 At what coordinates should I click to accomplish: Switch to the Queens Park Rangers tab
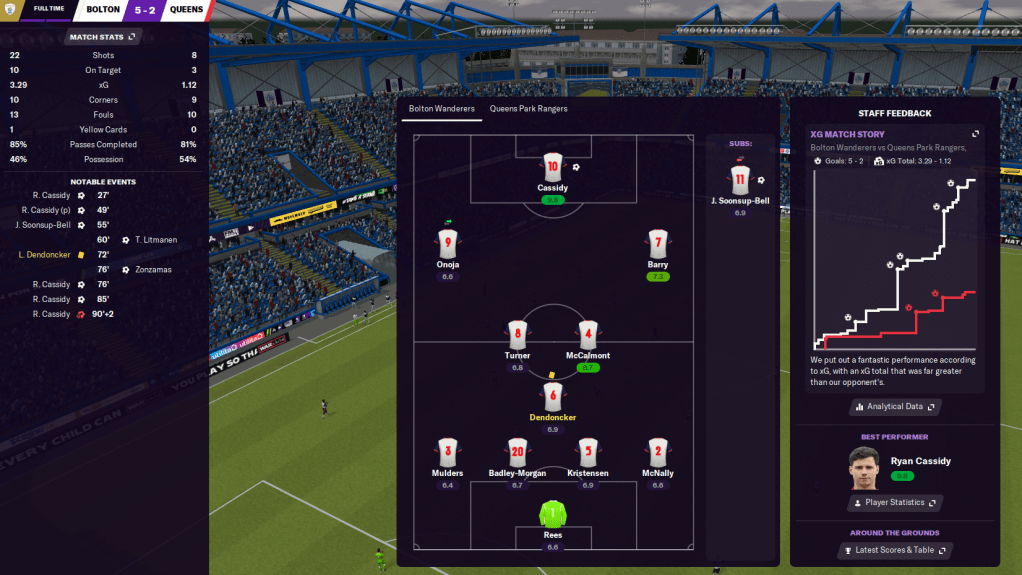527,108
